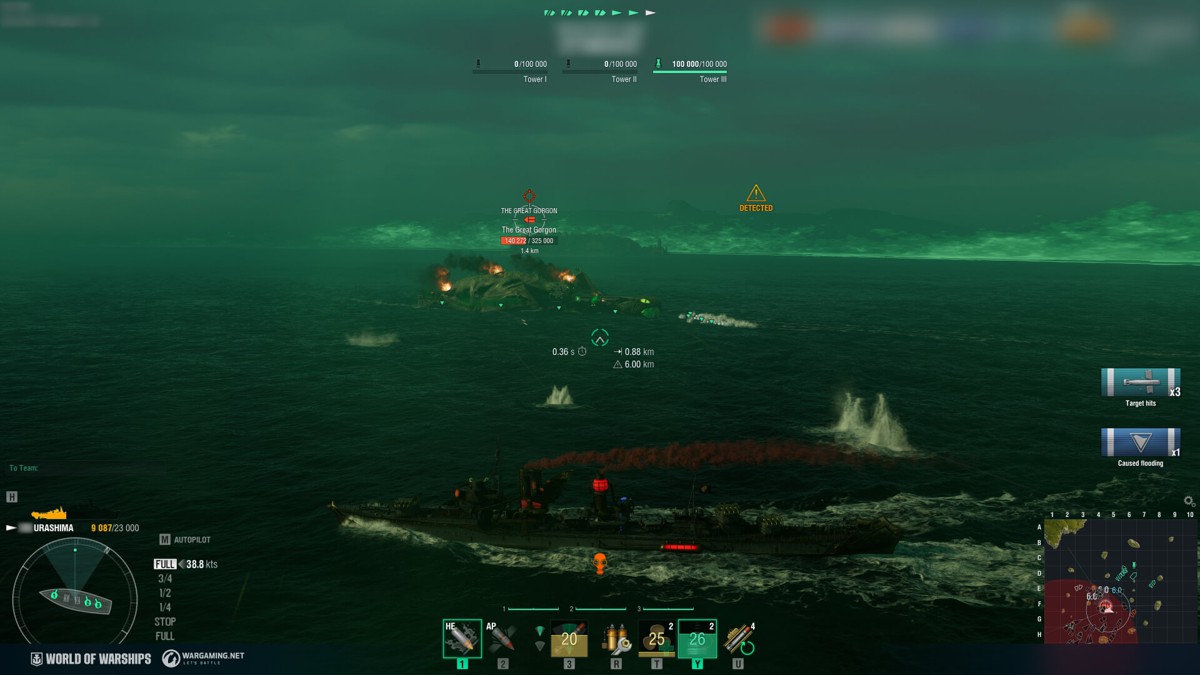Screen dimensions: 1200x675
Task: Click the Tower III objective indicator
Action: coord(690,69)
